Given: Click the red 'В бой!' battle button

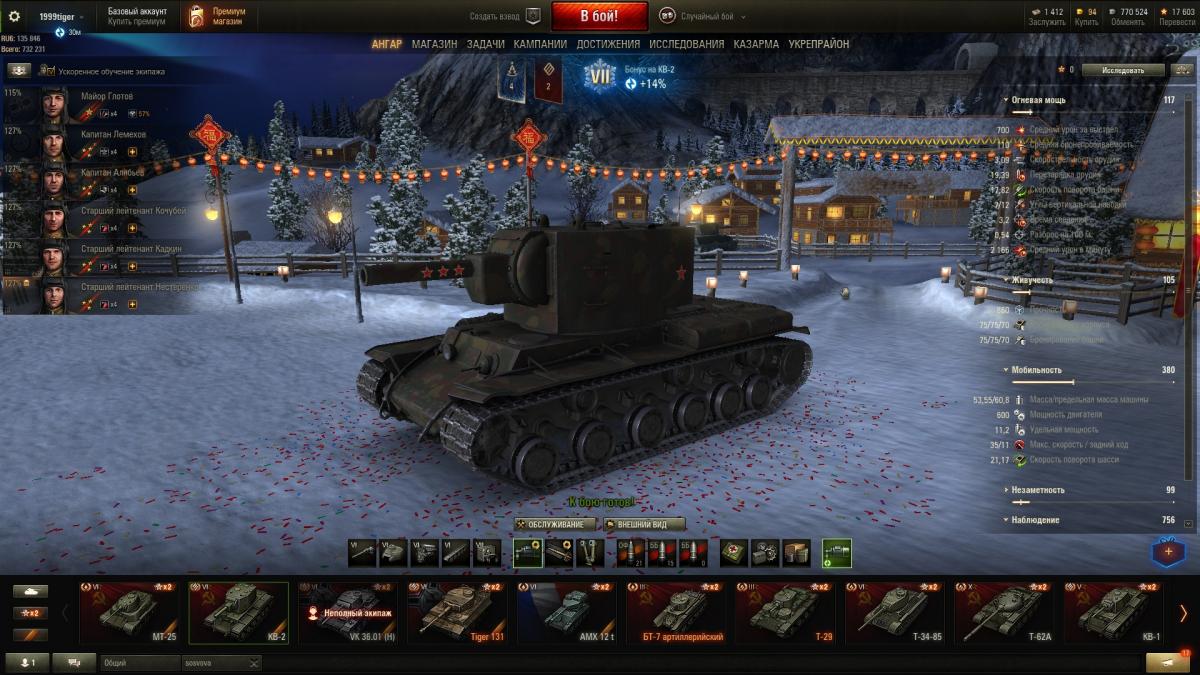Looking at the screenshot, I should [x=600, y=16].
